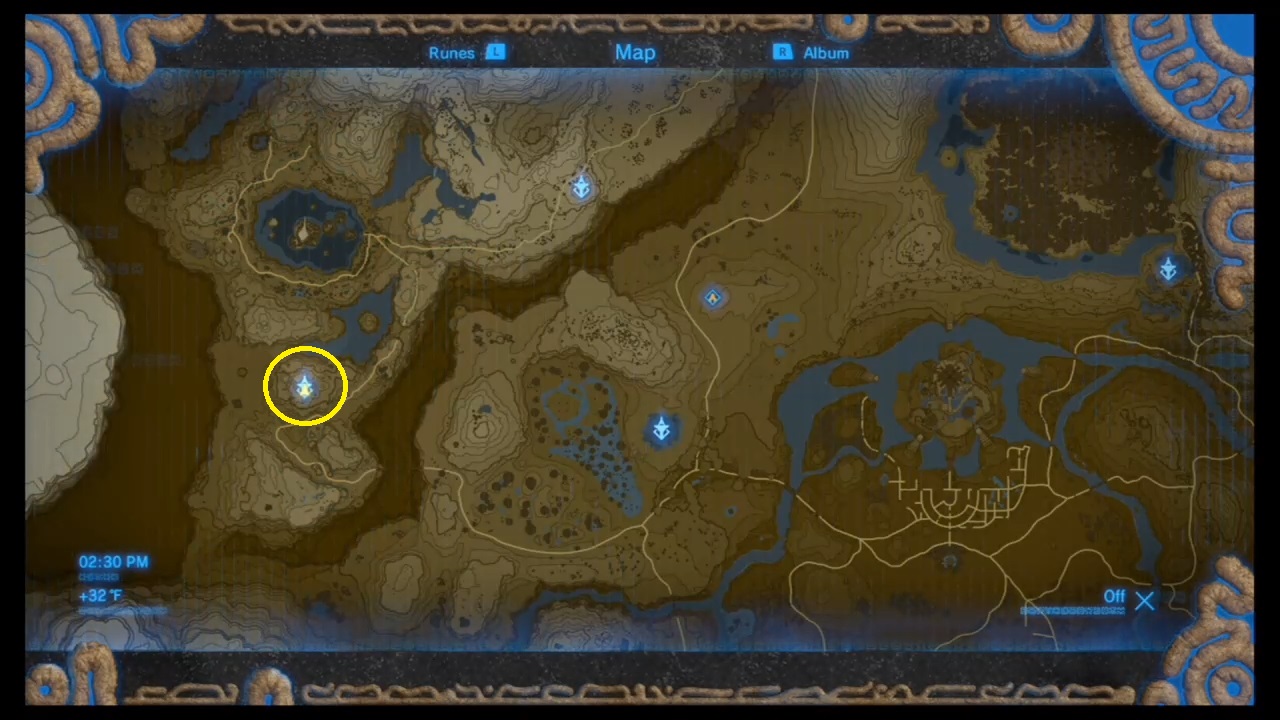The width and height of the screenshot is (1280, 720).
Task: Click the clock showing 02:30 PM
Action: tap(113, 562)
